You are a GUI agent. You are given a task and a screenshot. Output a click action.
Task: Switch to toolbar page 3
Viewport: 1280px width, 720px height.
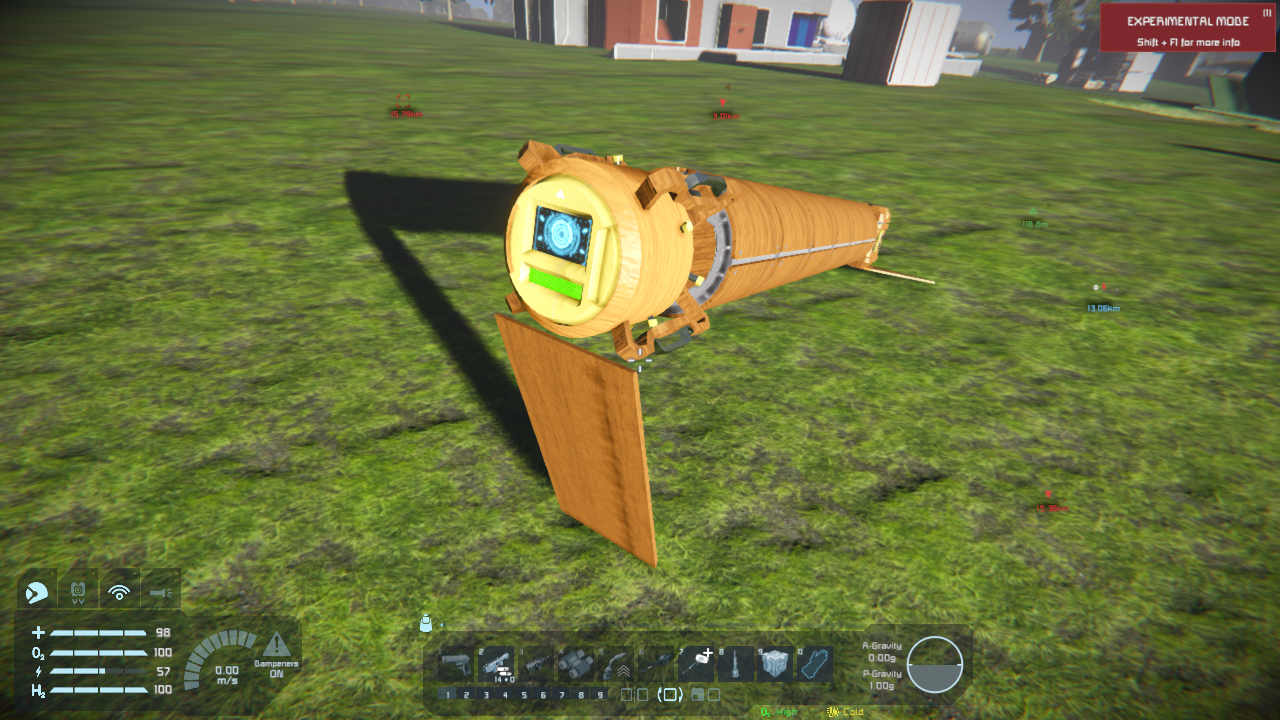pos(486,695)
